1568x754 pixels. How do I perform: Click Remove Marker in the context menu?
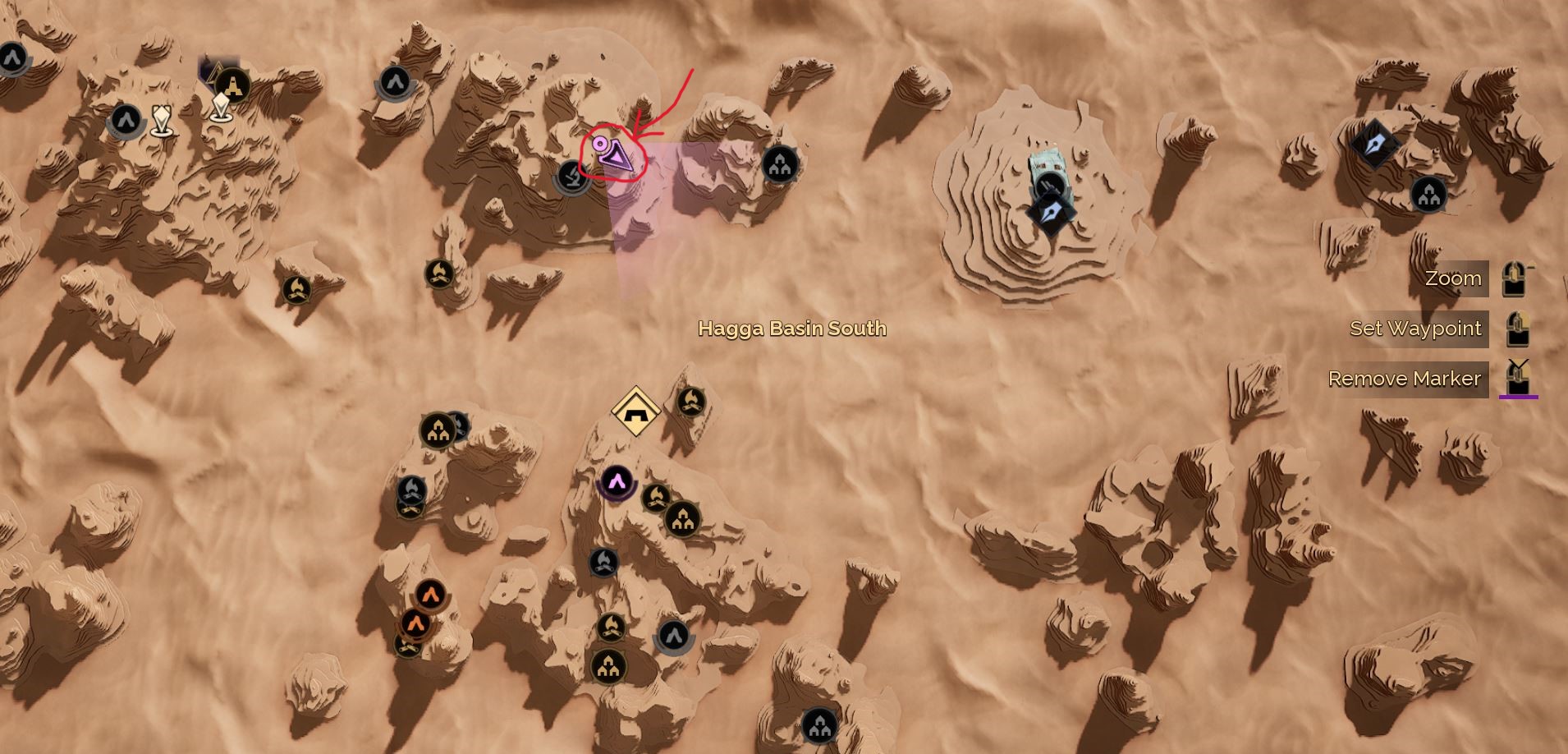[x=1405, y=379]
